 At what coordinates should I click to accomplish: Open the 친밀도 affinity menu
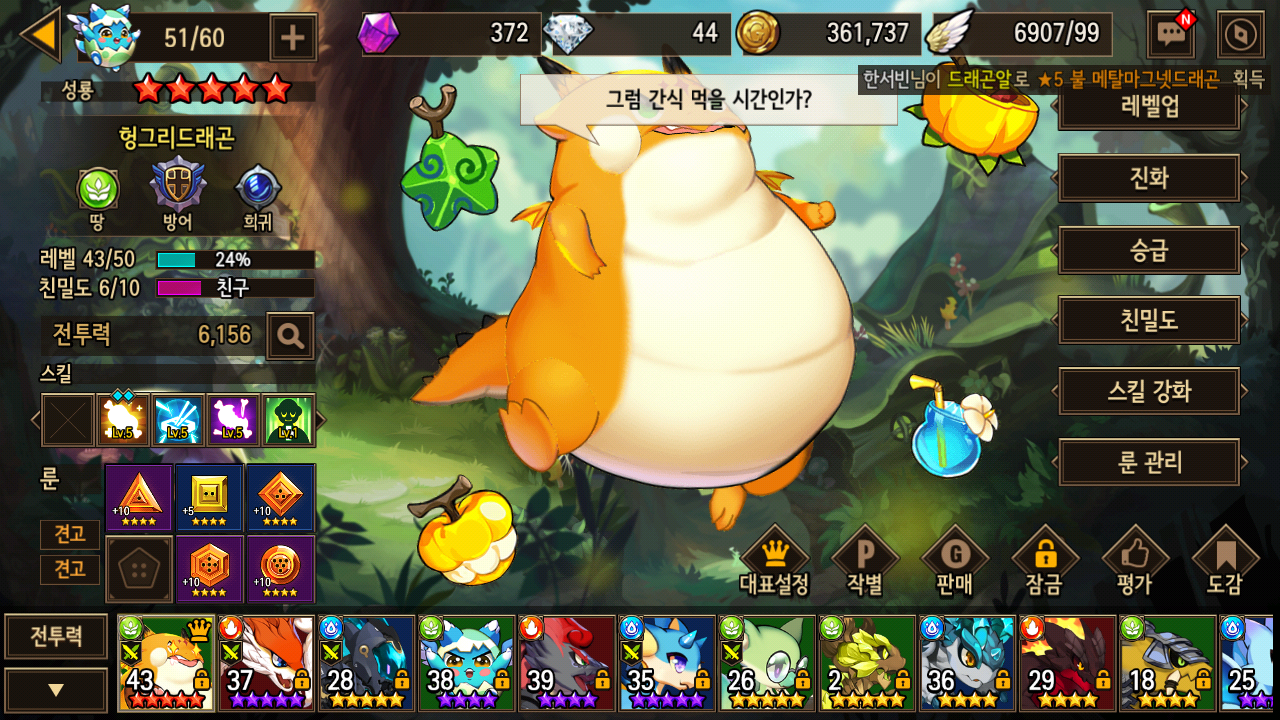tap(1149, 321)
